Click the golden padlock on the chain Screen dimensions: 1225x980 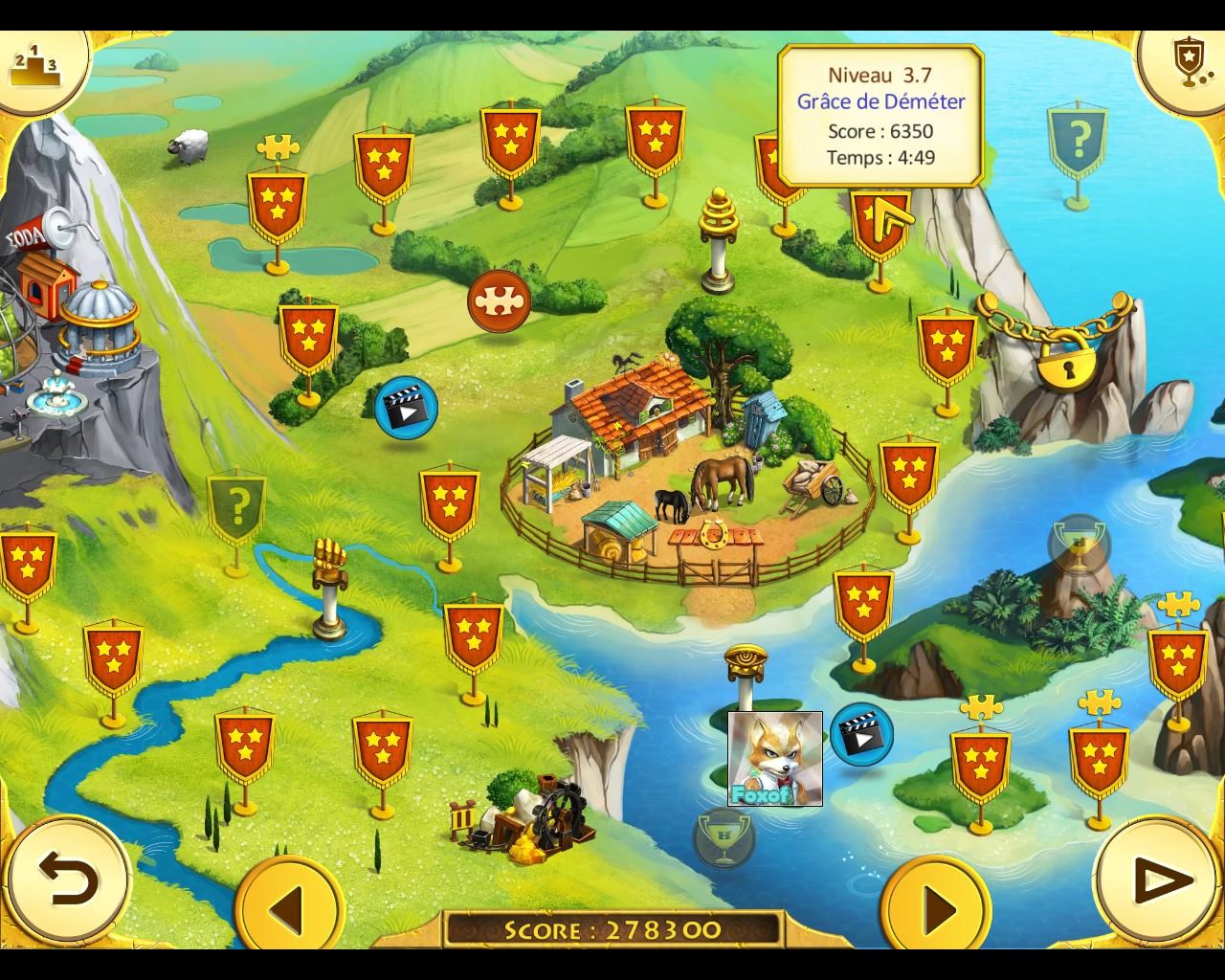(1066, 361)
